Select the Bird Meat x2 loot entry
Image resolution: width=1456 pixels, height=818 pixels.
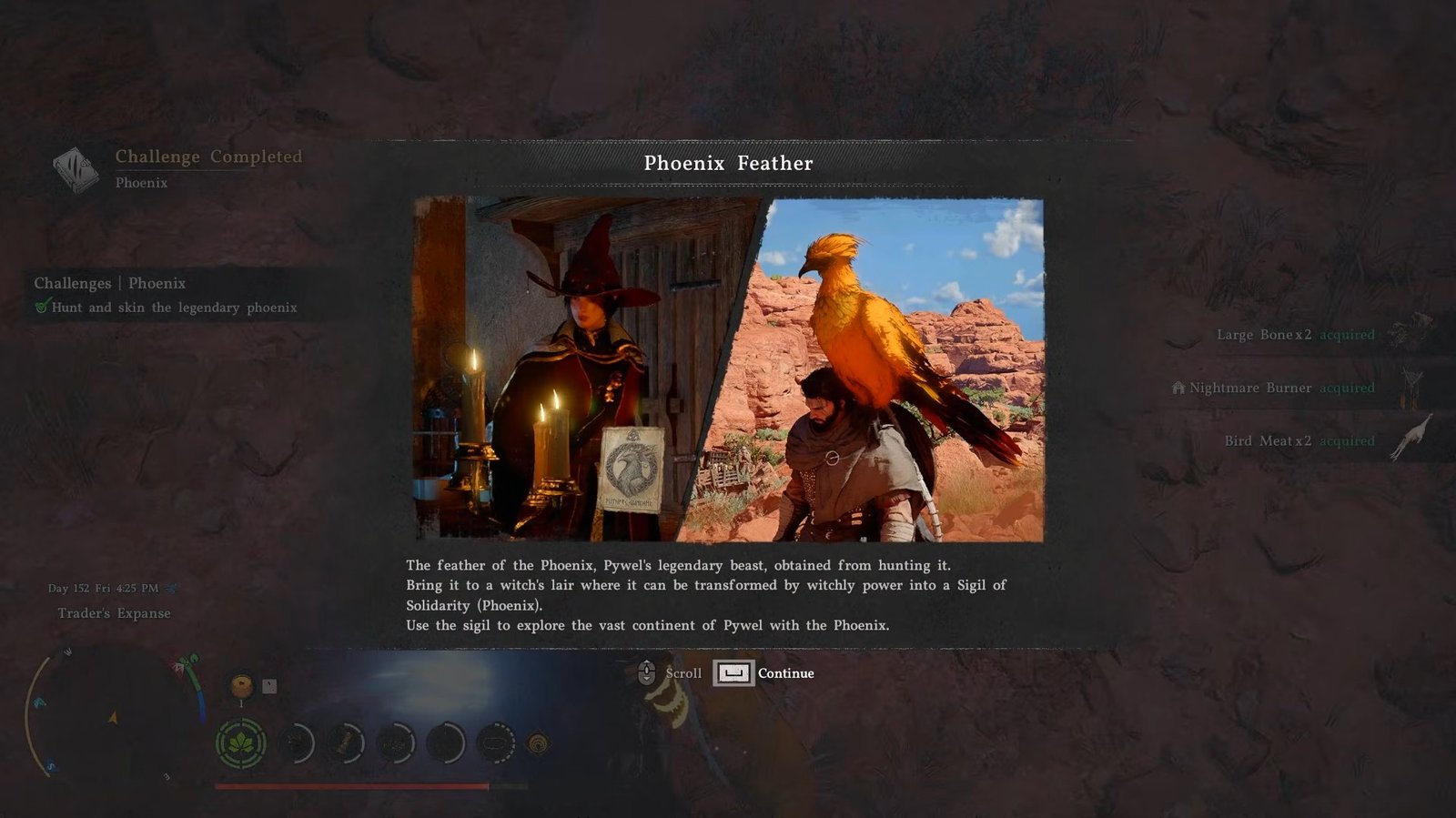(1299, 441)
